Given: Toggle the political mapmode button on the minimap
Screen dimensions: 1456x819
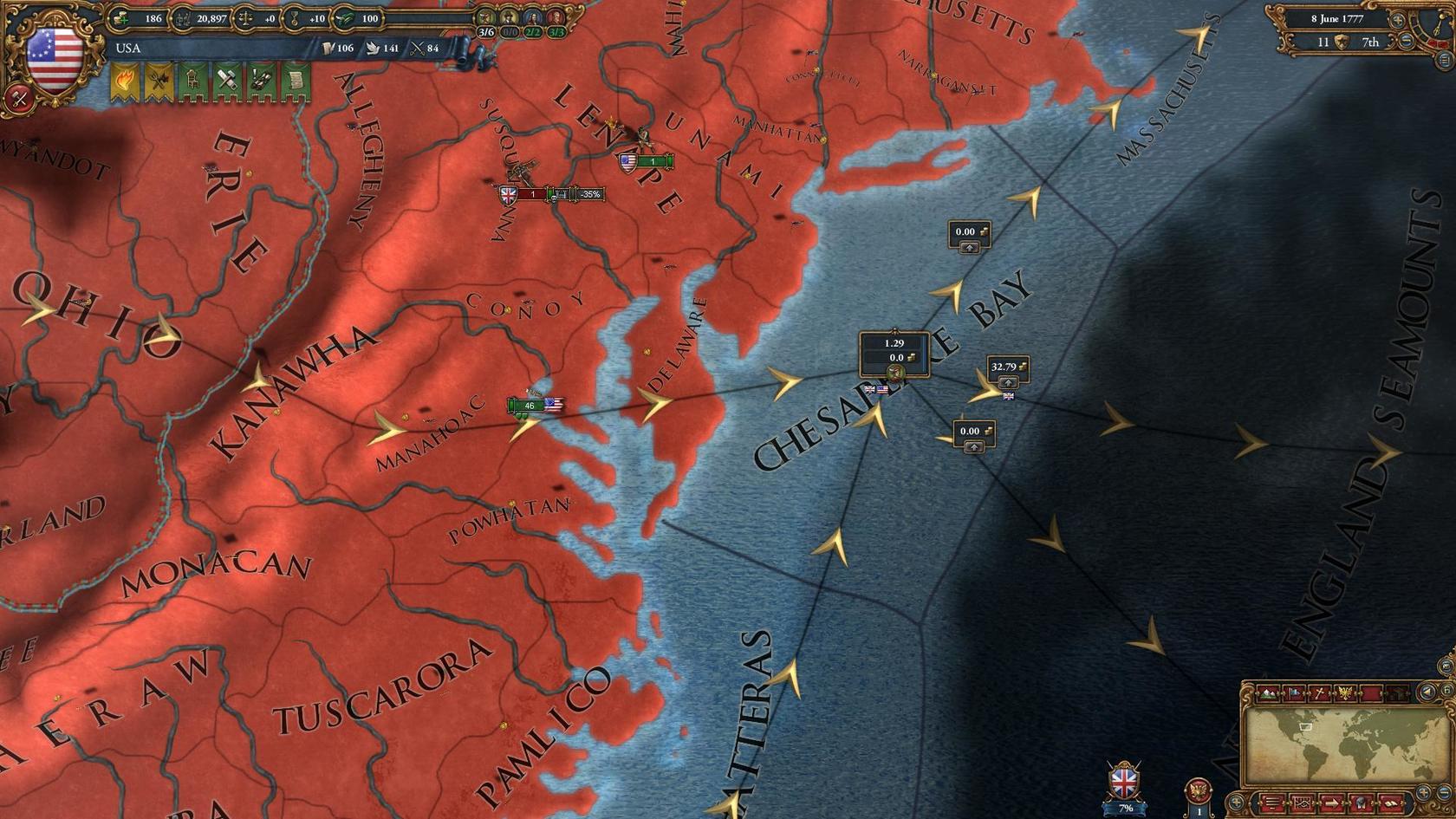Looking at the screenshot, I should click(x=1294, y=693).
